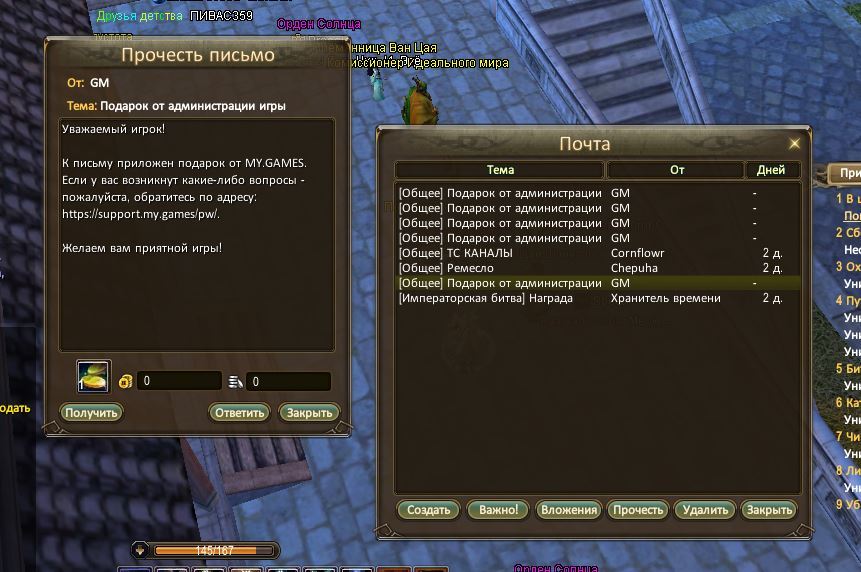Close mailbox using the bottom Закрыть button
861x572 pixels.
click(769, 509)
